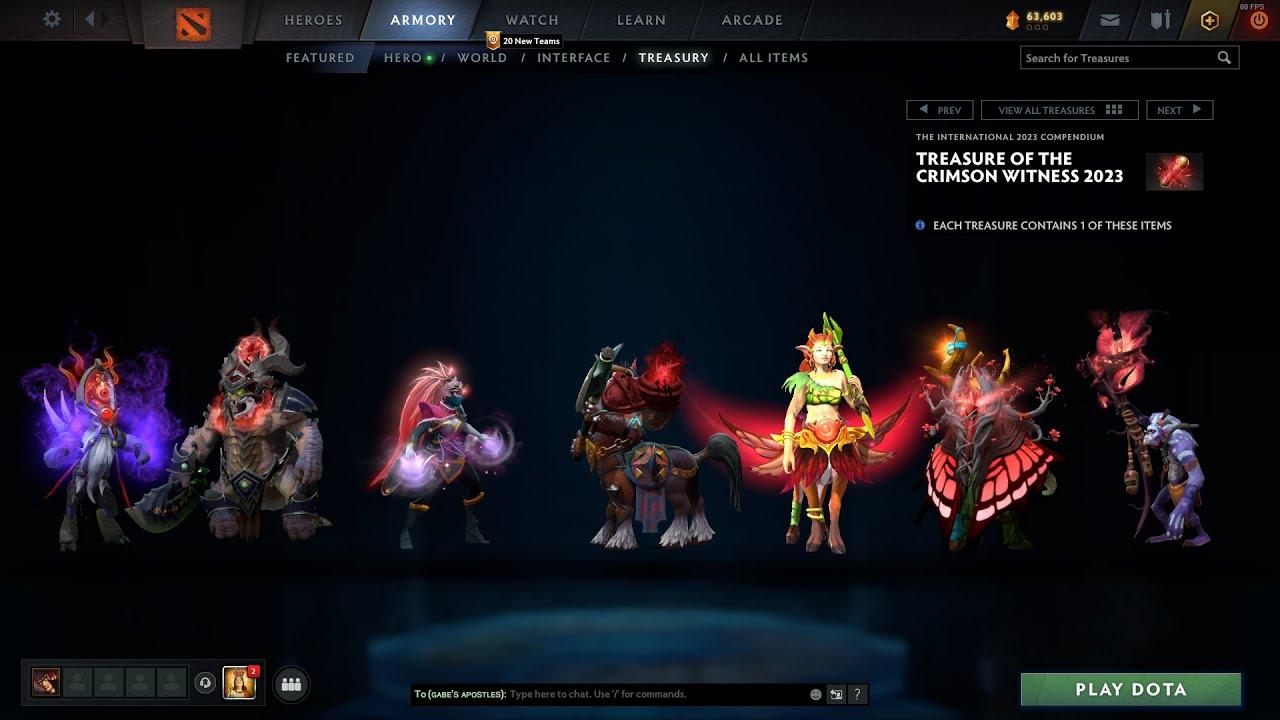Open the emoticon picker in chat

coord(815,693)
